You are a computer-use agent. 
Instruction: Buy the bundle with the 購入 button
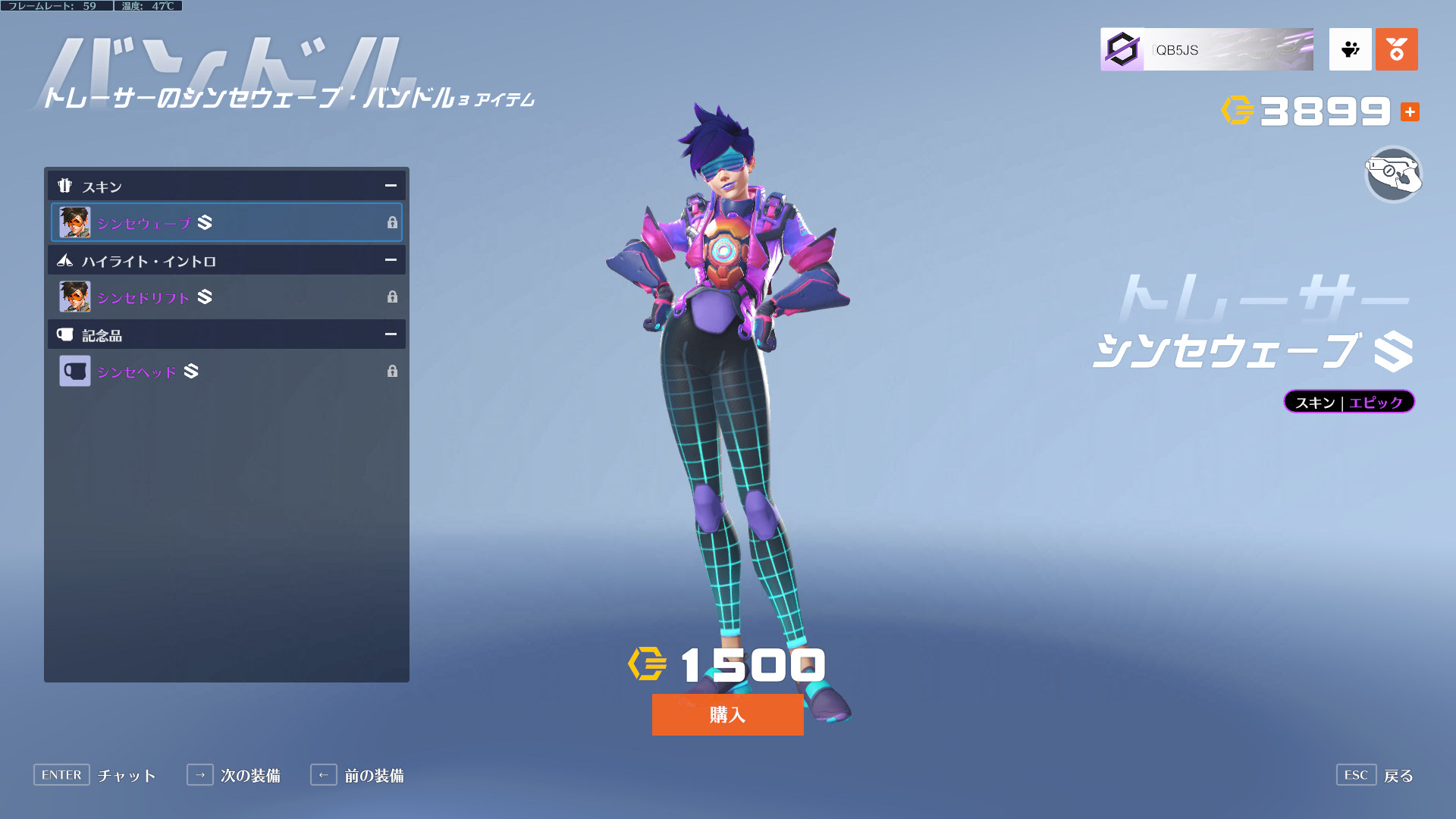pos(727,714)
